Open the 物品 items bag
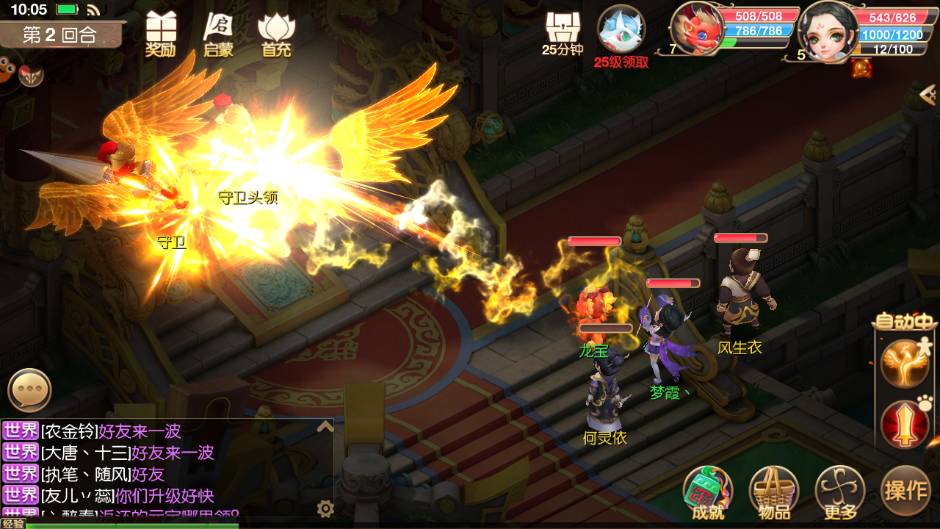Viewport: 940px width, 529px height. click(774, 491)
